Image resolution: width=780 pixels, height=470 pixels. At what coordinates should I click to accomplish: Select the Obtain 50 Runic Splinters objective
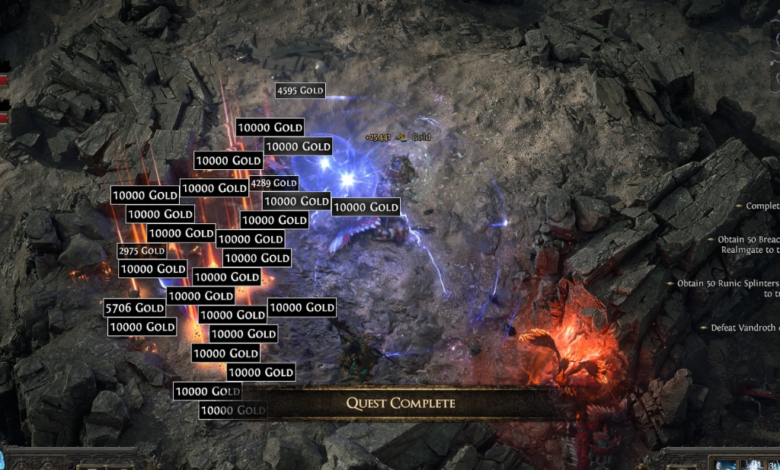pyautogui.click(x=727, y=284)
